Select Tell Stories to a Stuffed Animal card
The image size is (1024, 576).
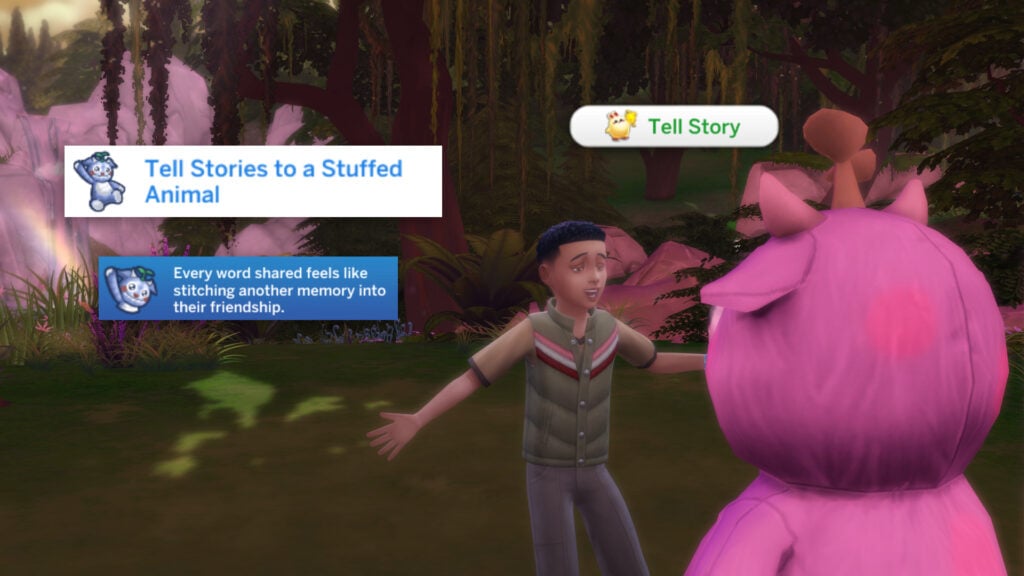[x=253, y=181]
